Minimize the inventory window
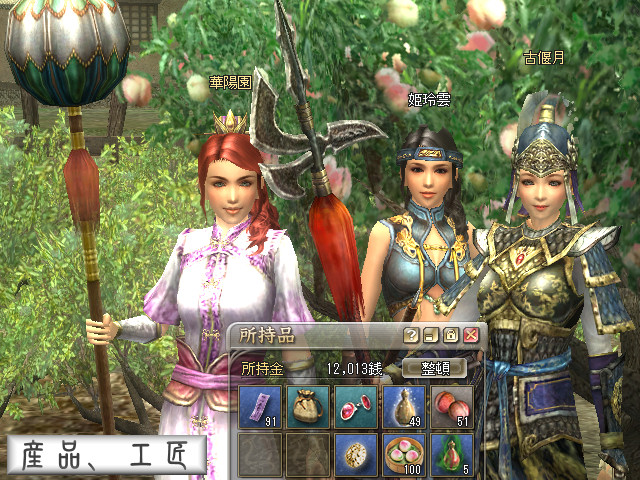This screenshot has width=640, height=480. (430, 335)
